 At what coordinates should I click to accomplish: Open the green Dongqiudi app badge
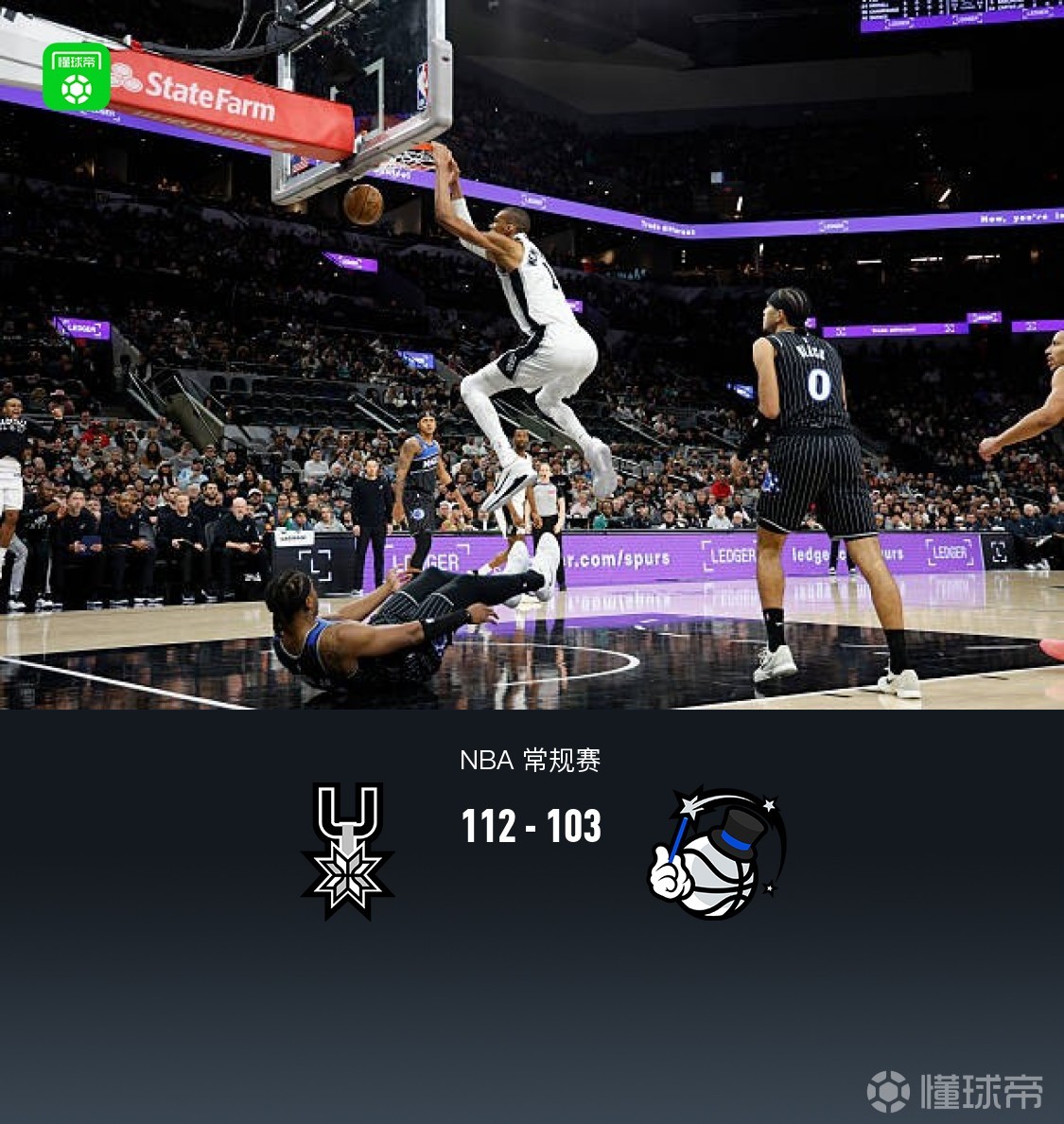(77, 77)
